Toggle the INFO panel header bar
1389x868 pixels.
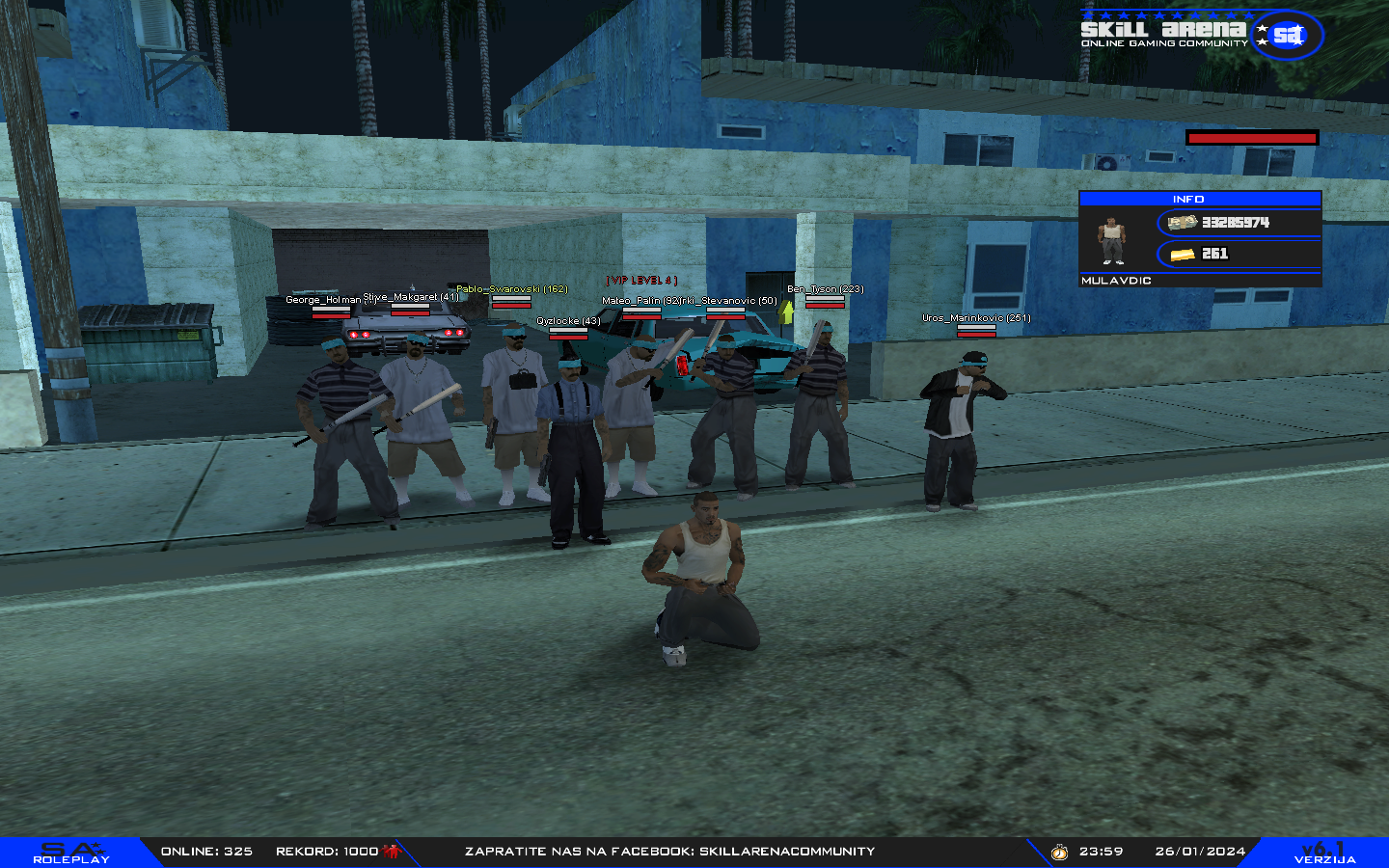click(1188, 199)
